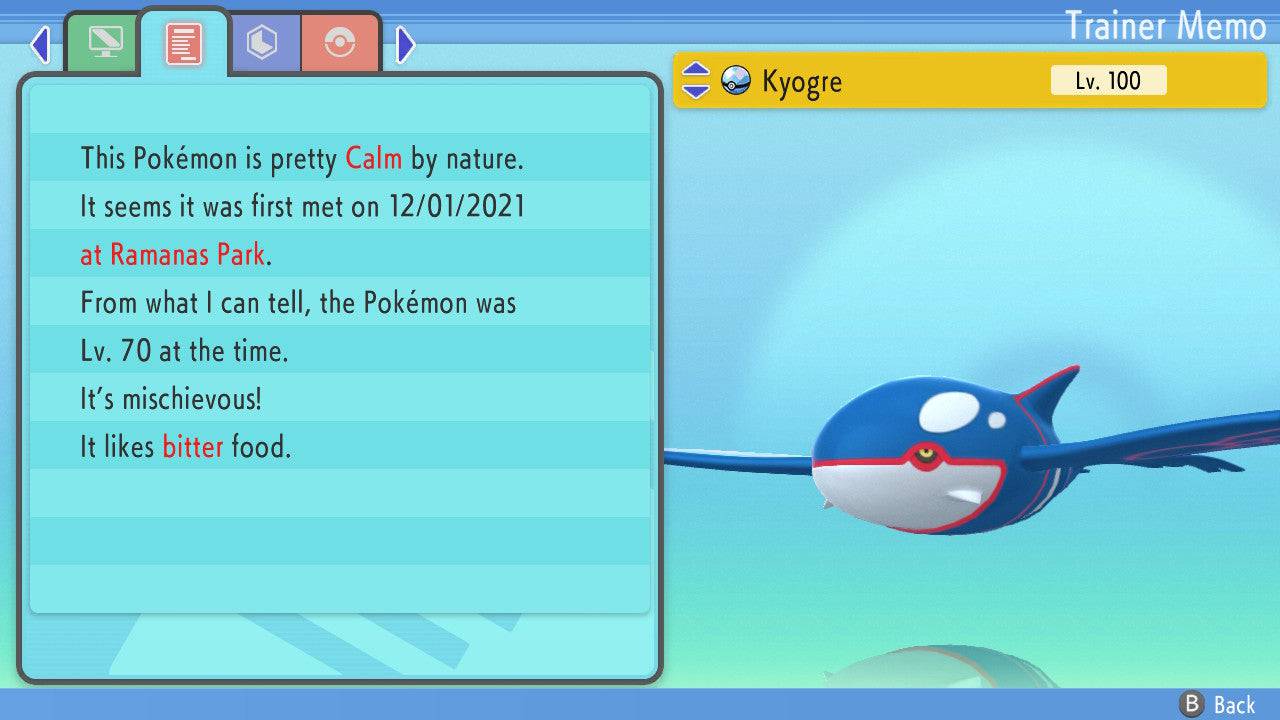The width and height of the screenshot is (1280, 720).
Task: Switch Pokémon using Kyogre's up-down arrows
Action: point(695,81)
